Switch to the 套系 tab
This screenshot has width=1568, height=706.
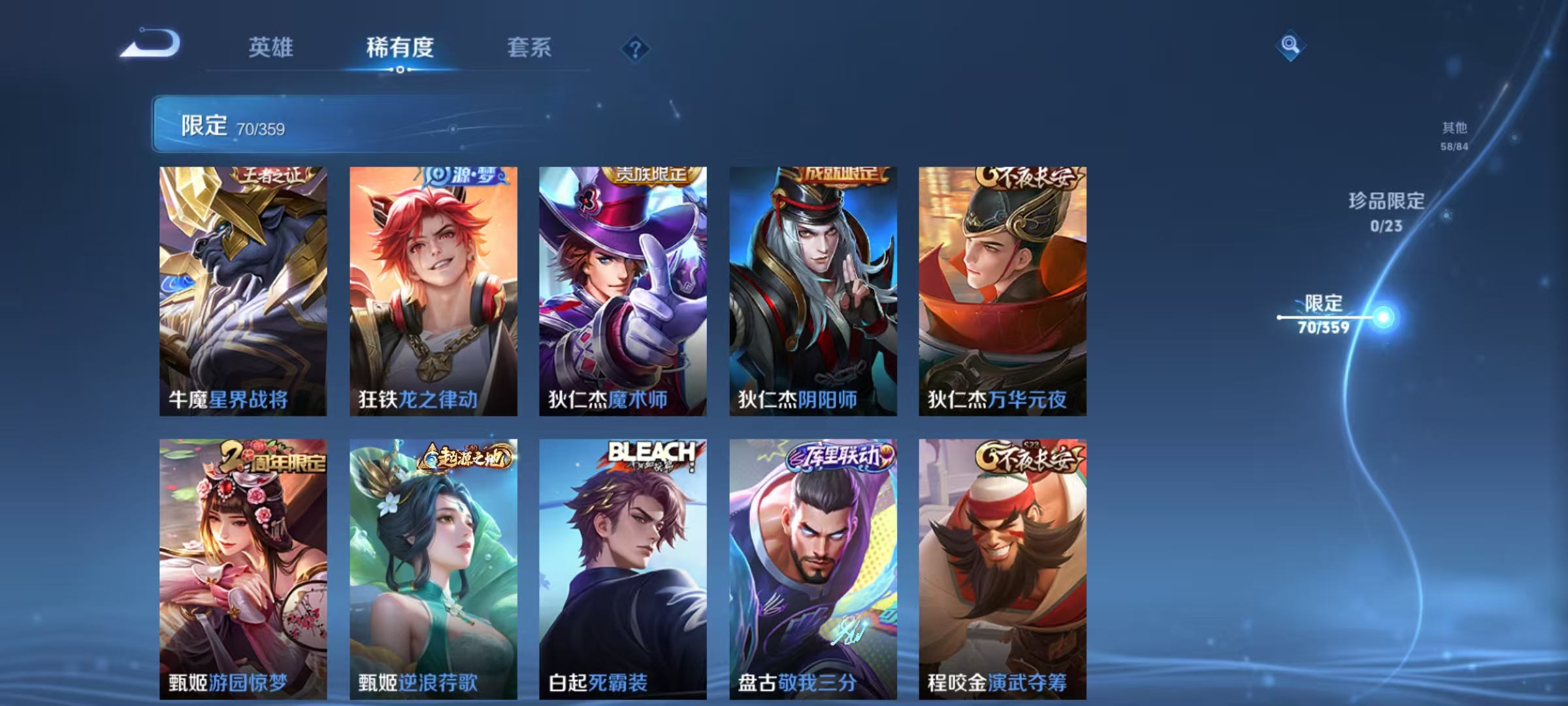tap(531, 47)
